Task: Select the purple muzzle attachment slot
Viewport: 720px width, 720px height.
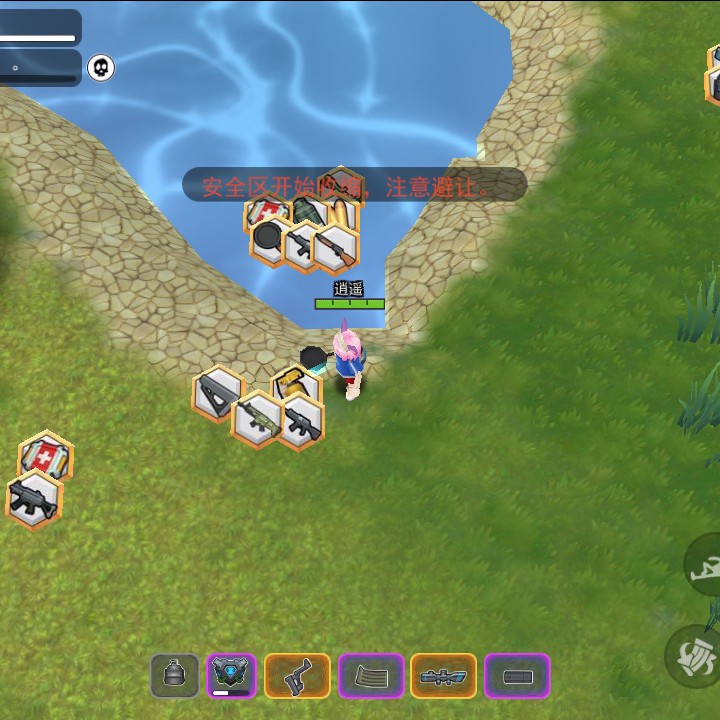Action: [x=517, y=676]
